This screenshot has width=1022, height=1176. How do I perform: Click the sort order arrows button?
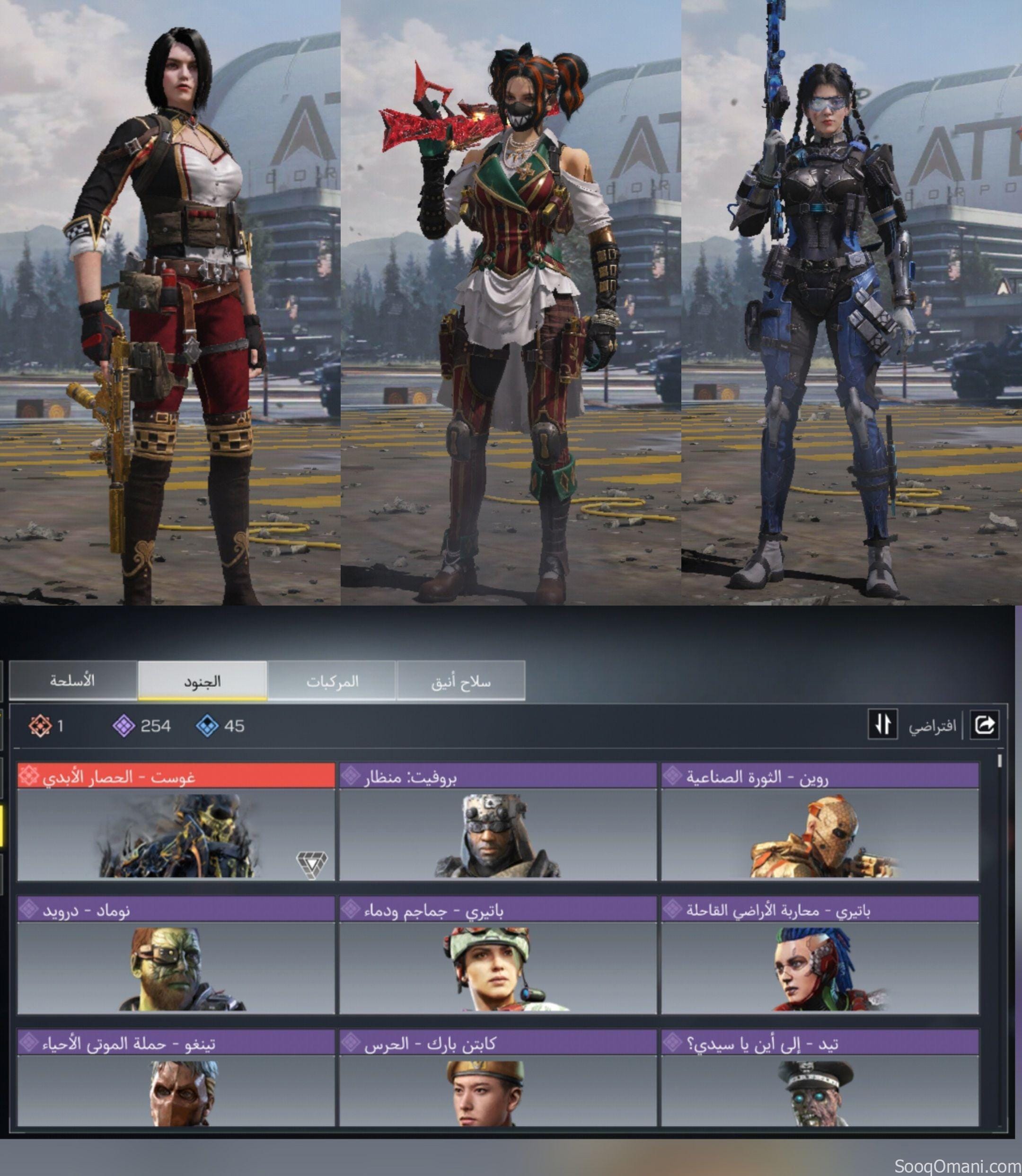tap(882, 725)
